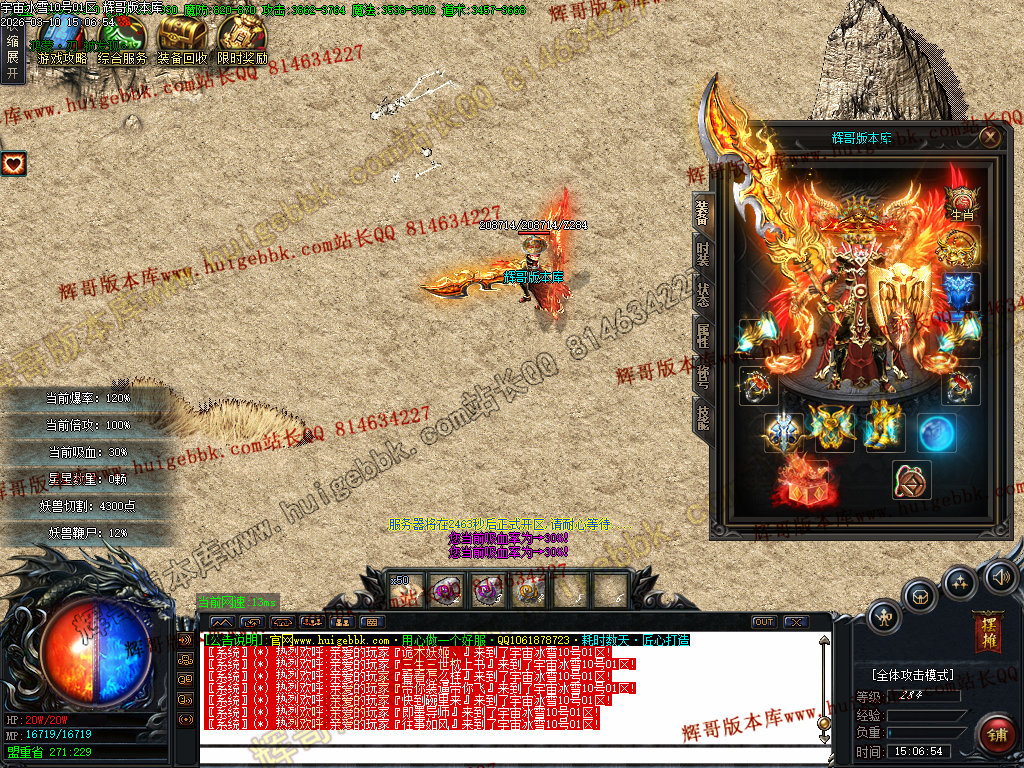
Task: Select the 生肖 zodiac equipment slot
Action: [962, 203]
